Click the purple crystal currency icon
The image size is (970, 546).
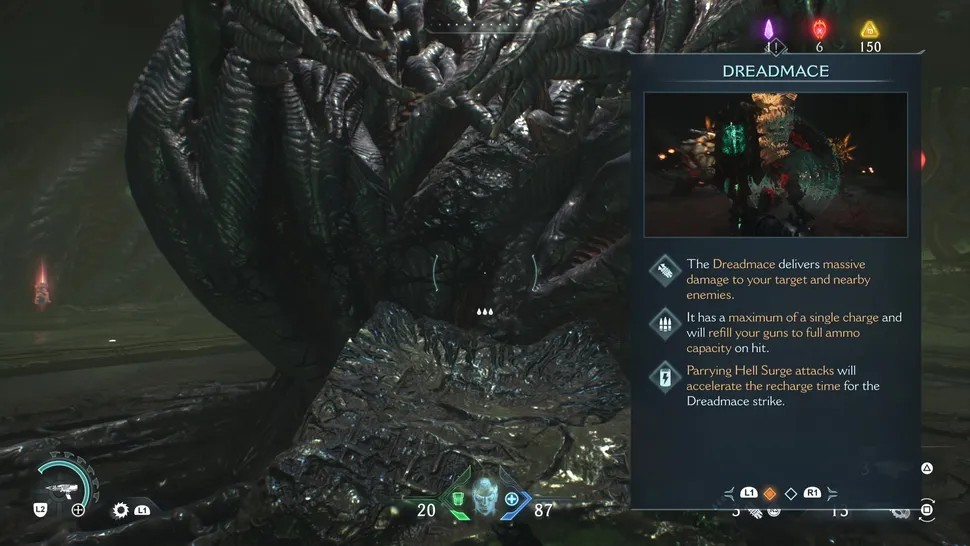(x=770, y=29)
